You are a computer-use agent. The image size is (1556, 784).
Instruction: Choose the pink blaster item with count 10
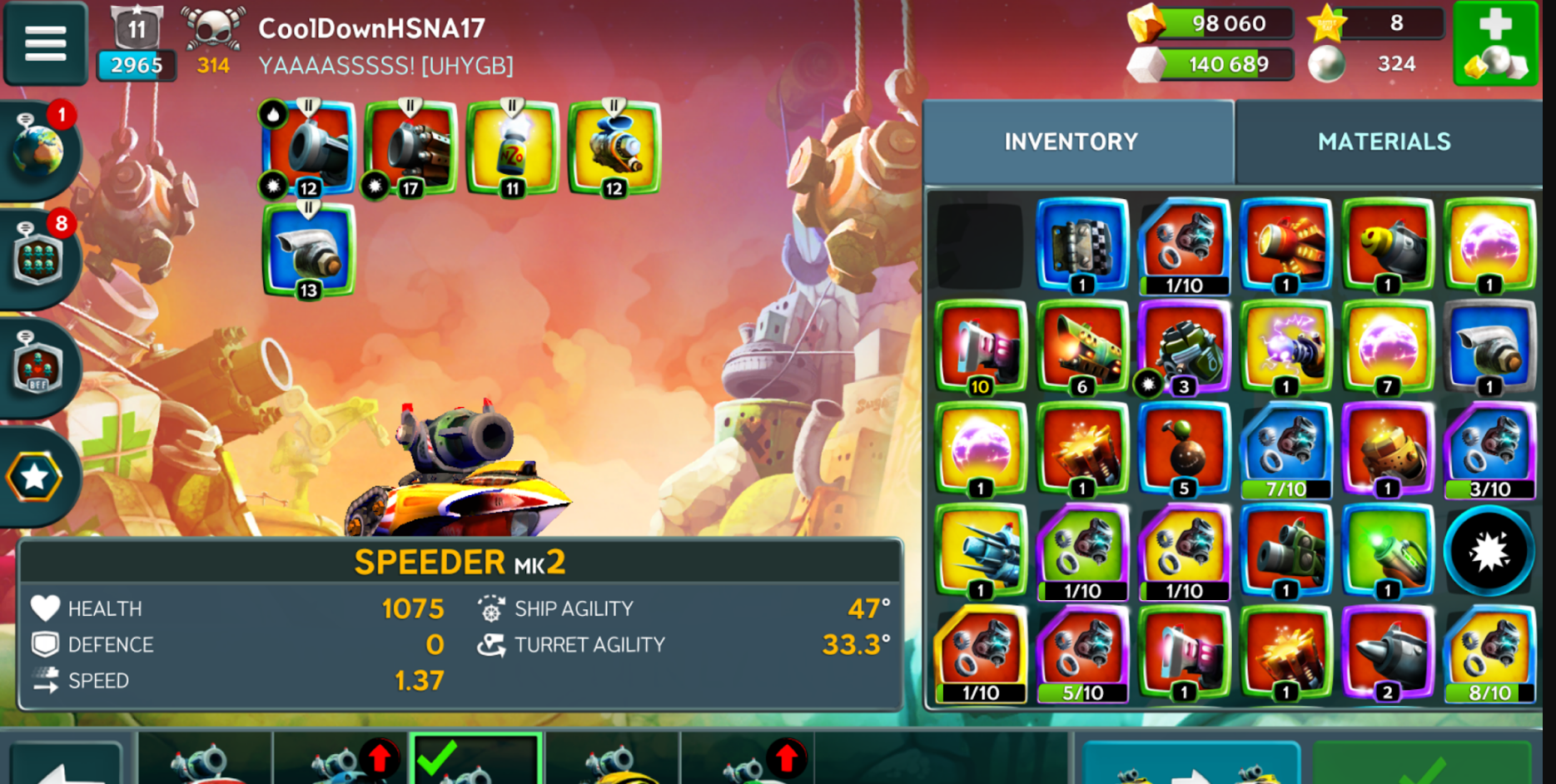[x=981, y=348]
